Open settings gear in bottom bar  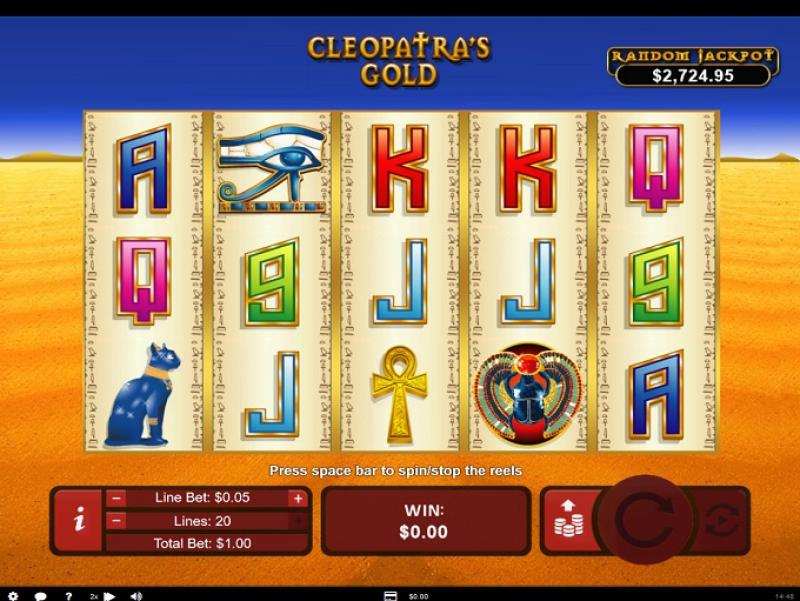(13, 596)
